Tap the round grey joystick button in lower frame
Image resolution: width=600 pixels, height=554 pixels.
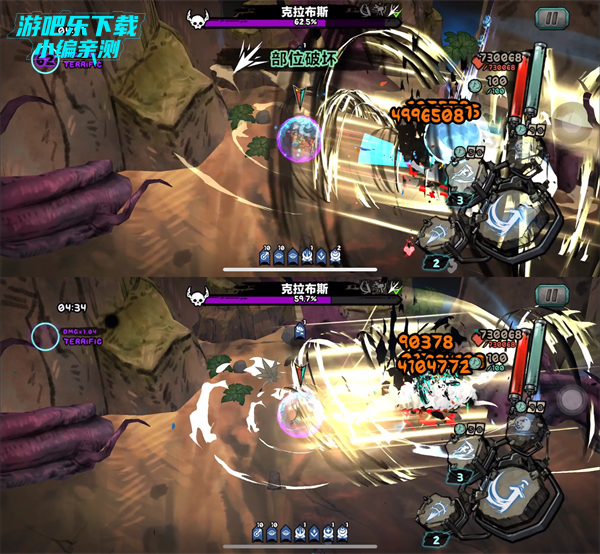point(573,400)
